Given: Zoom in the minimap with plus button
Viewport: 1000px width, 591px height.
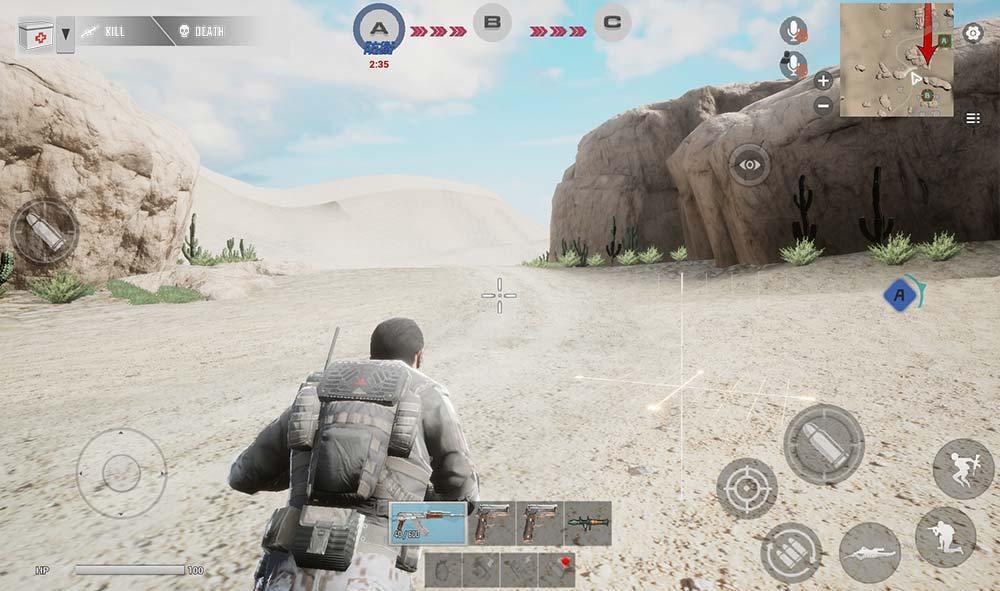Looking at the screenshot, I should coord(823,81).
